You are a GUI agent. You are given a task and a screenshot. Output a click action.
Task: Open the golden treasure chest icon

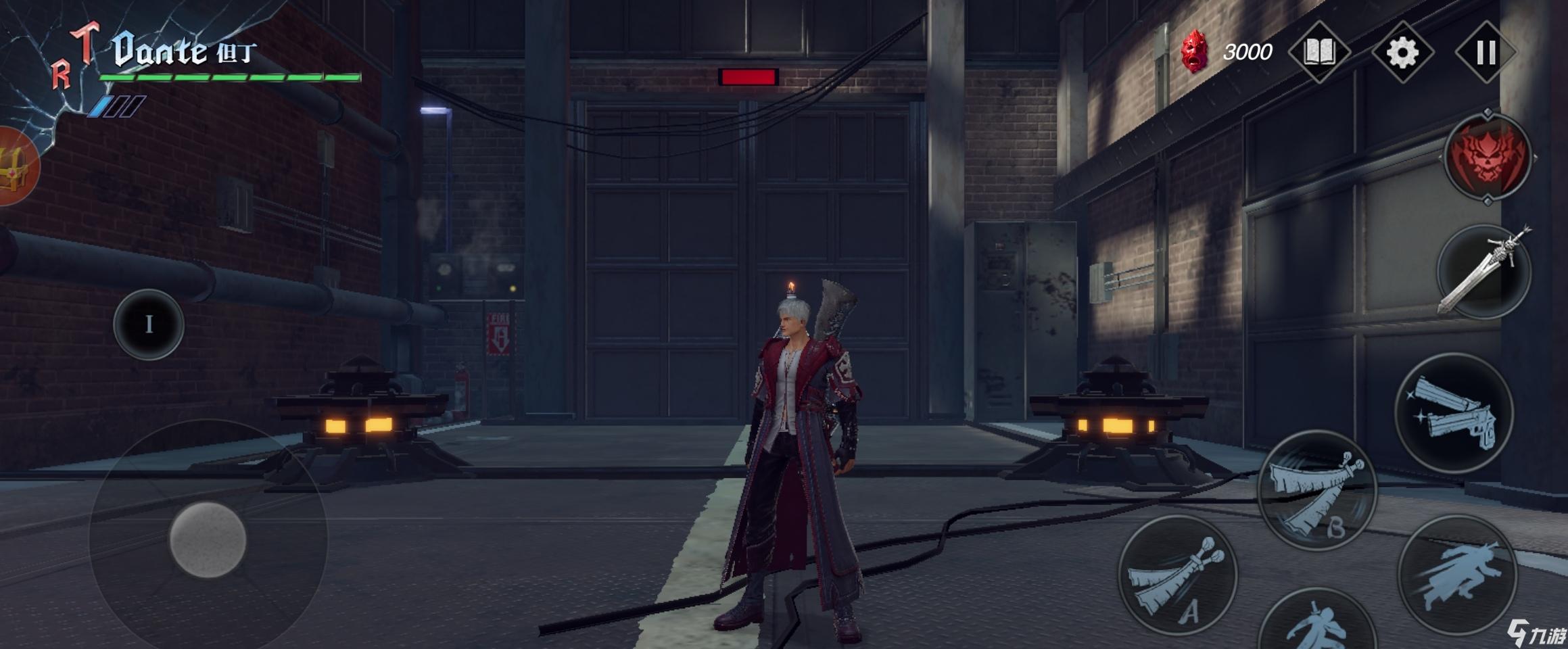click(15, 166)
